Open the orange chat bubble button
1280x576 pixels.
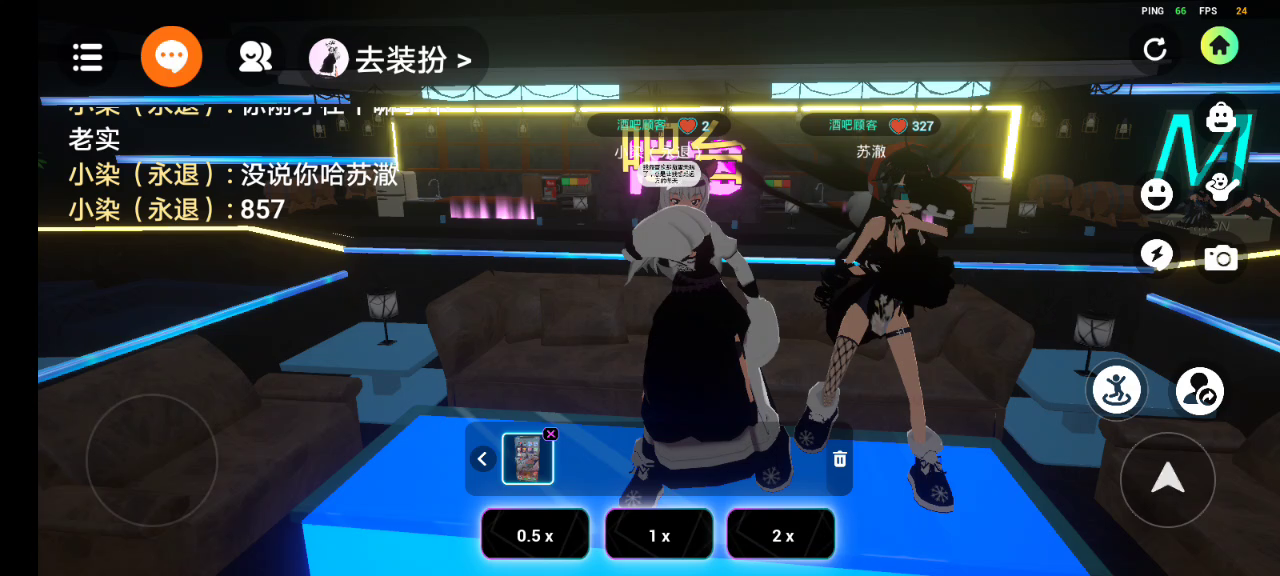172,58
